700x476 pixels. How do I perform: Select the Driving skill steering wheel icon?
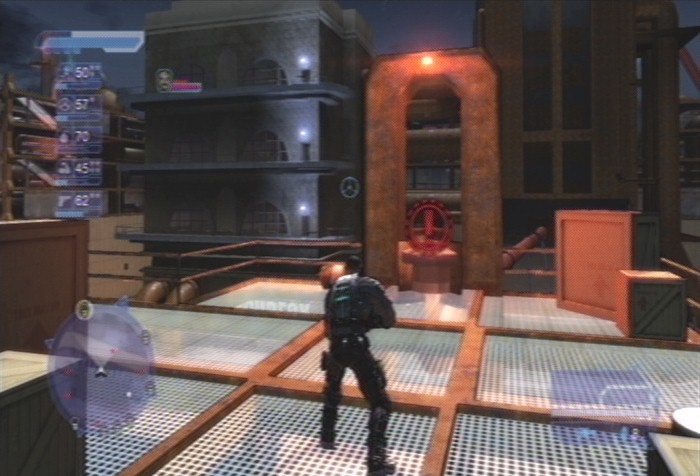coord(65,103)
